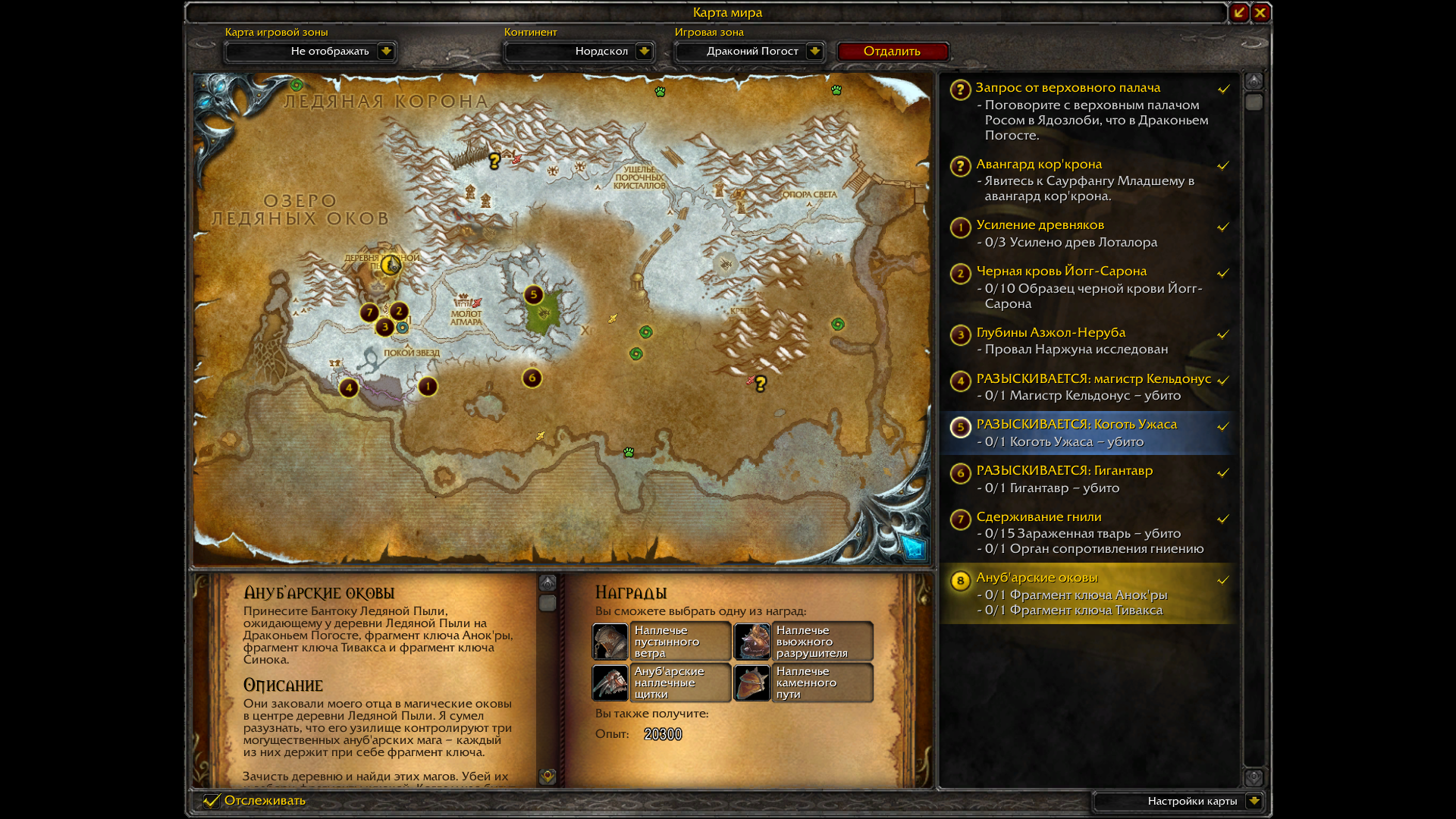Click quest marker 6 on the map
The image size is (1456, 819).
[x=532, y=378]
